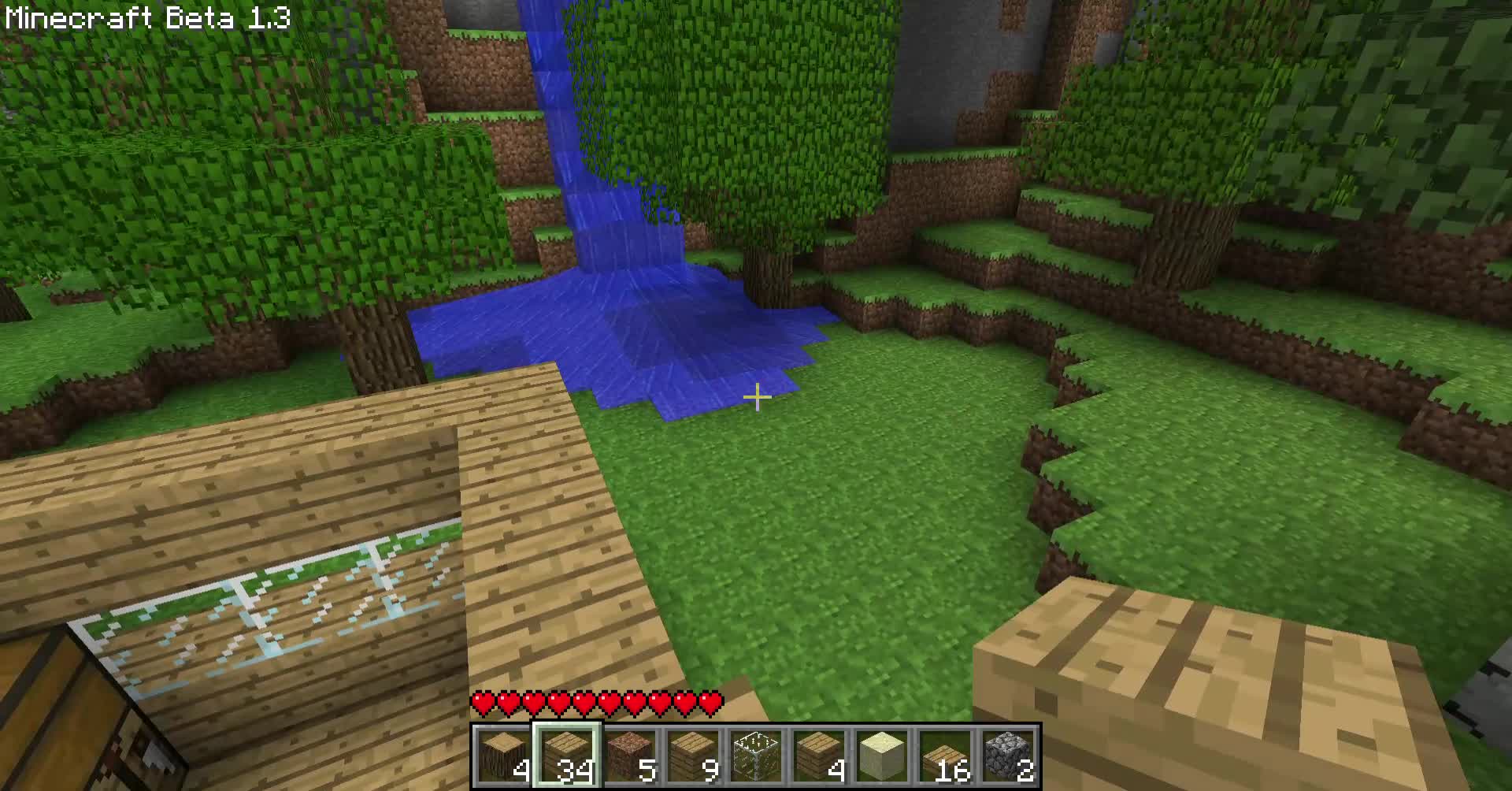This screenshot has width=1512, height=791.
Task: Click the Minecraft Beta 1.3 version text
Action: (x=146, y=17)
